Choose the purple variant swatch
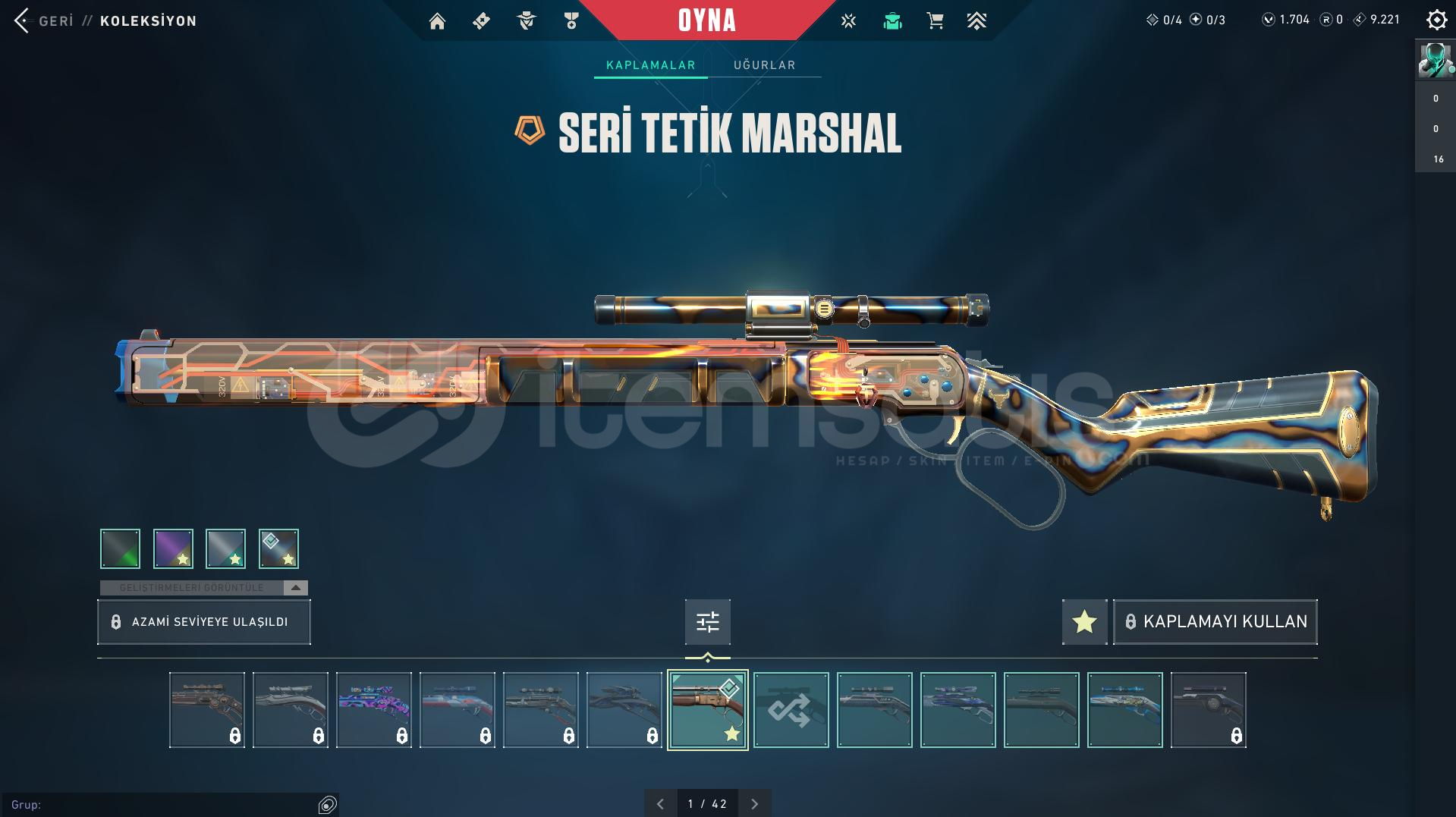Screen dimensions: 1456x817 point(173,548)
